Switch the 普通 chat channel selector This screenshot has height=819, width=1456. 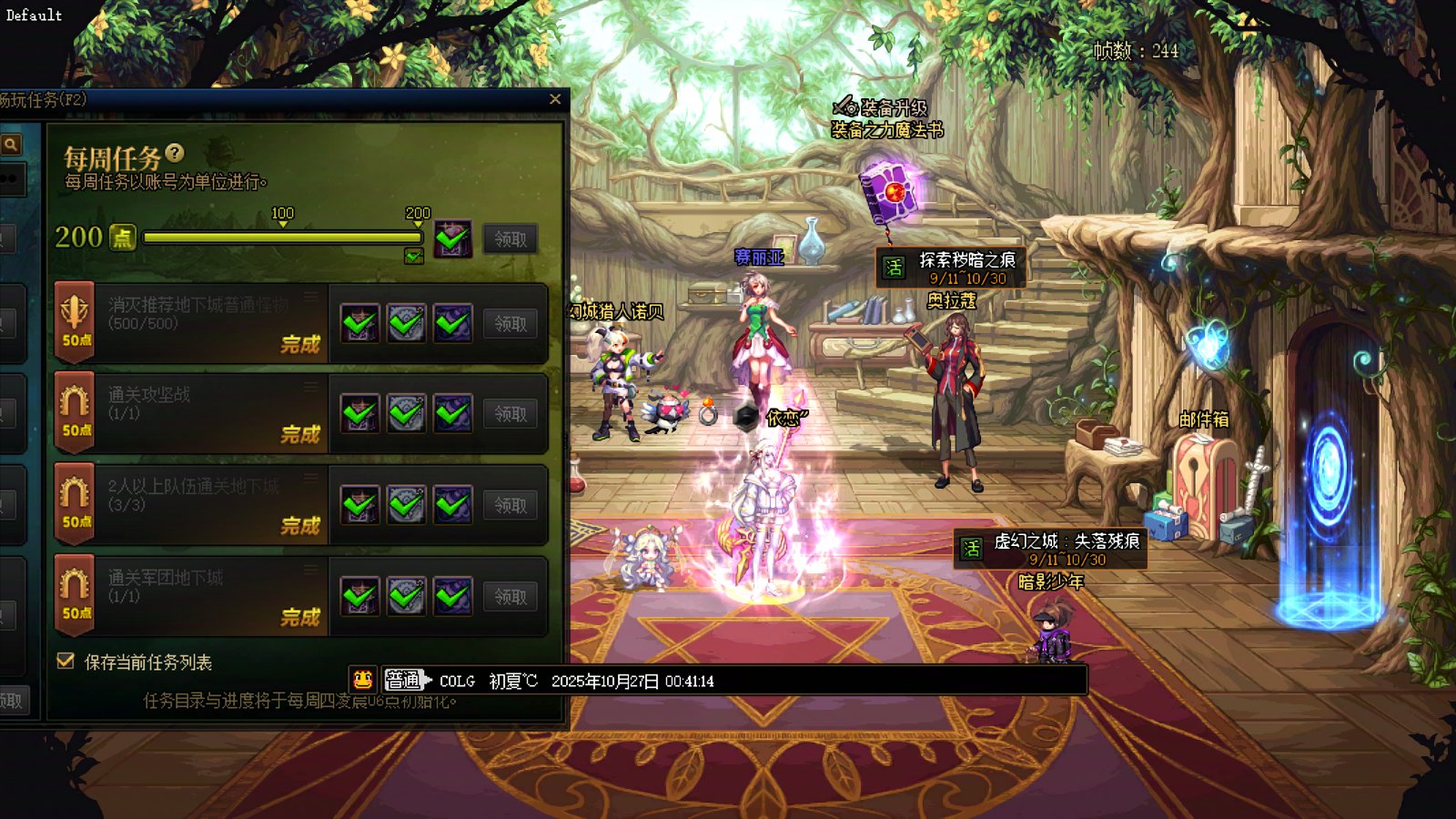point(406,680)
